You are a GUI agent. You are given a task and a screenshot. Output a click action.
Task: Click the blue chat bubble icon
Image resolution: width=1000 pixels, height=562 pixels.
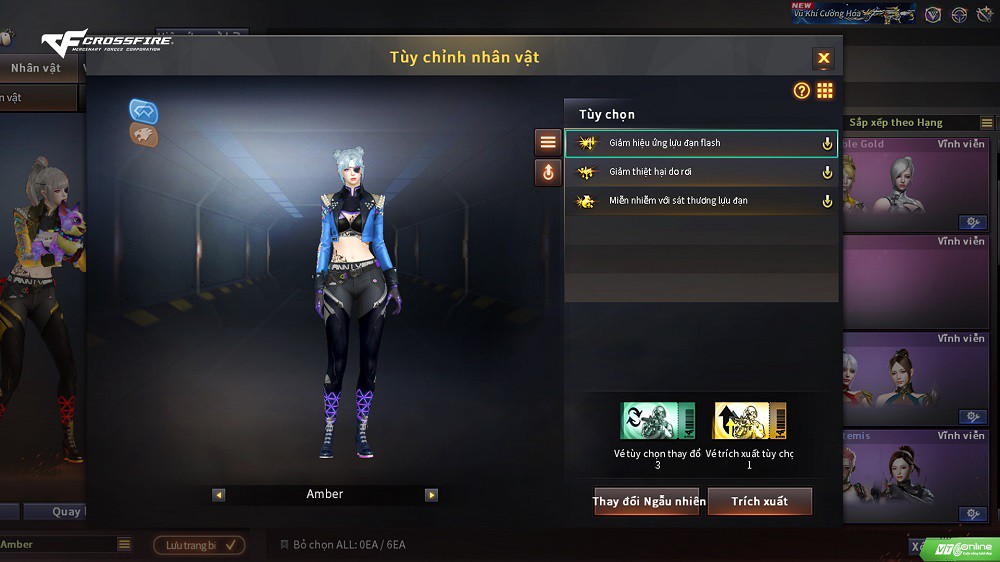tap(144, 111)
